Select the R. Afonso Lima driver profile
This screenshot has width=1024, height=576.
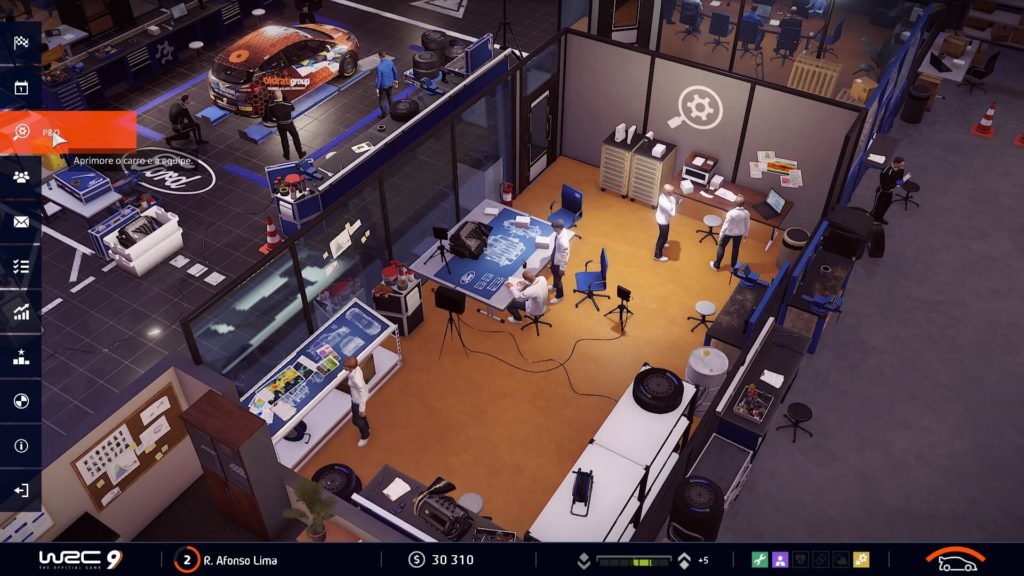point(228,560)
